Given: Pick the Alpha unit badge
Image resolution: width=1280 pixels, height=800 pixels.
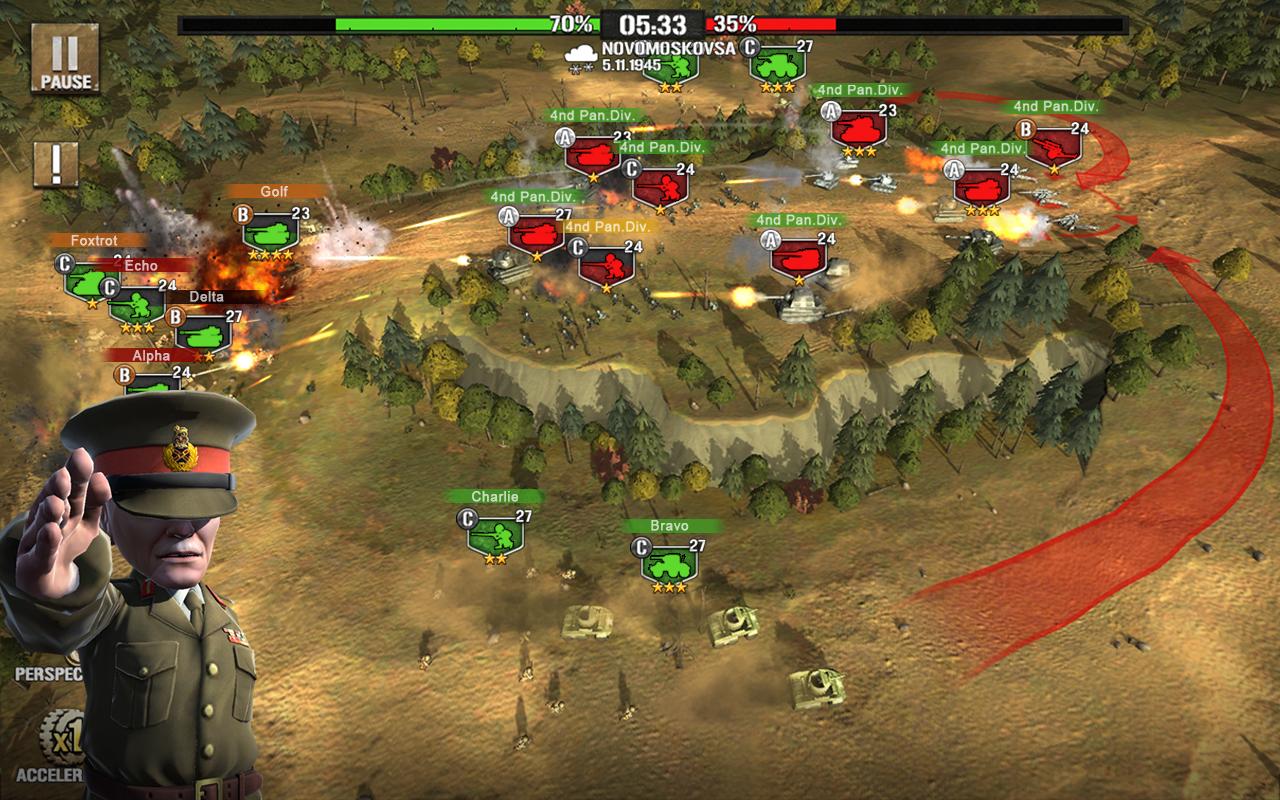Looking at the screenshot, I should 152,383.
